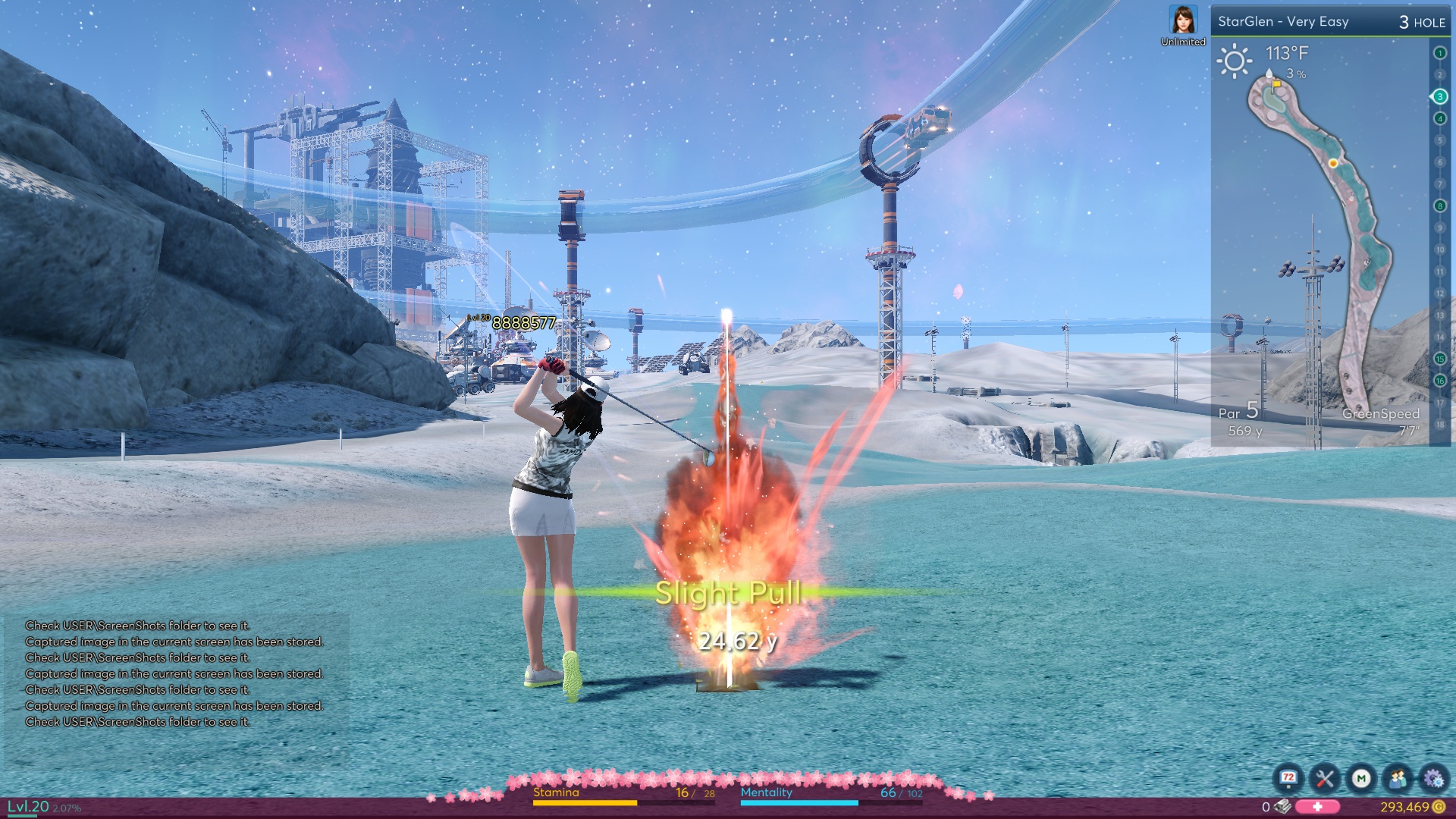Select hole 16 in the hole tracker

[1439, 381]
